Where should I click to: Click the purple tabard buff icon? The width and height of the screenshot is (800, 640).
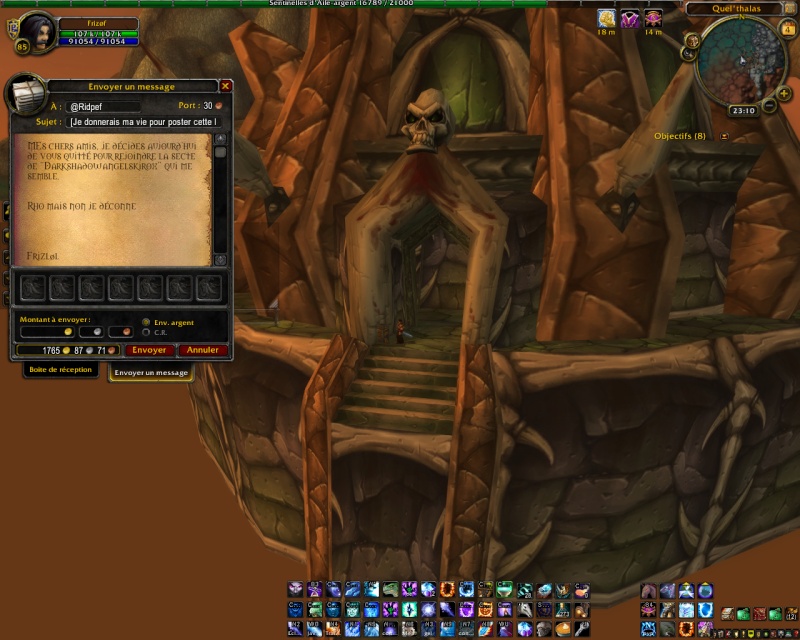(x=630, y=18)
